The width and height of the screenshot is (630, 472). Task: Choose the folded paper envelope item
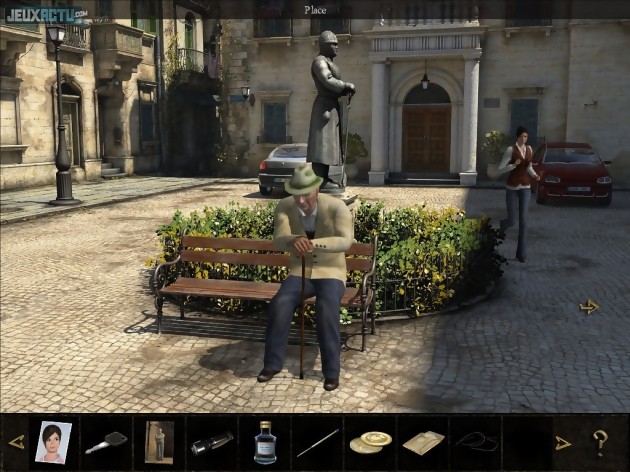click(x=423, y=442)
